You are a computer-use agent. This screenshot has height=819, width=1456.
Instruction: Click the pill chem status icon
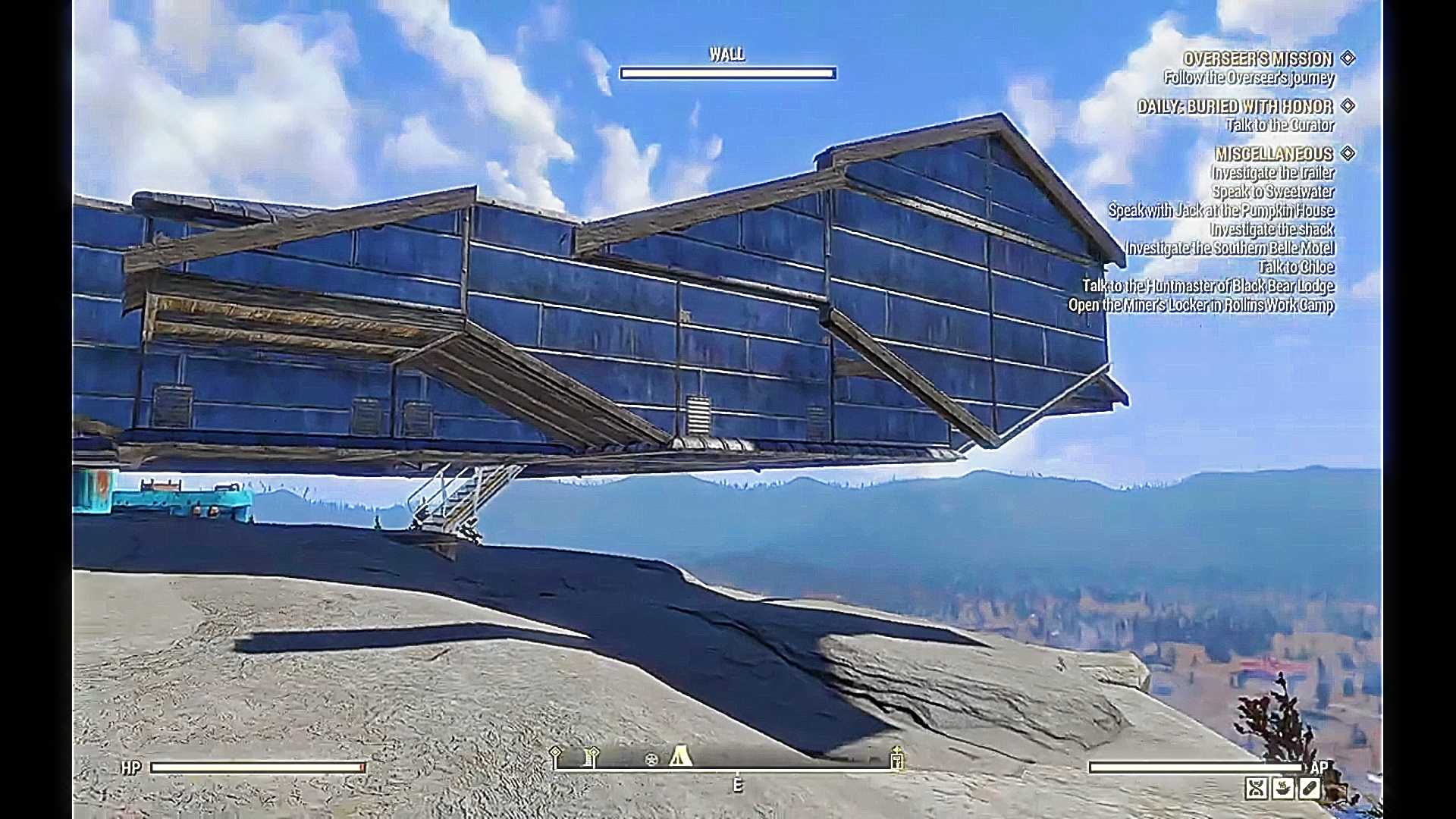tap(1309, 789)
